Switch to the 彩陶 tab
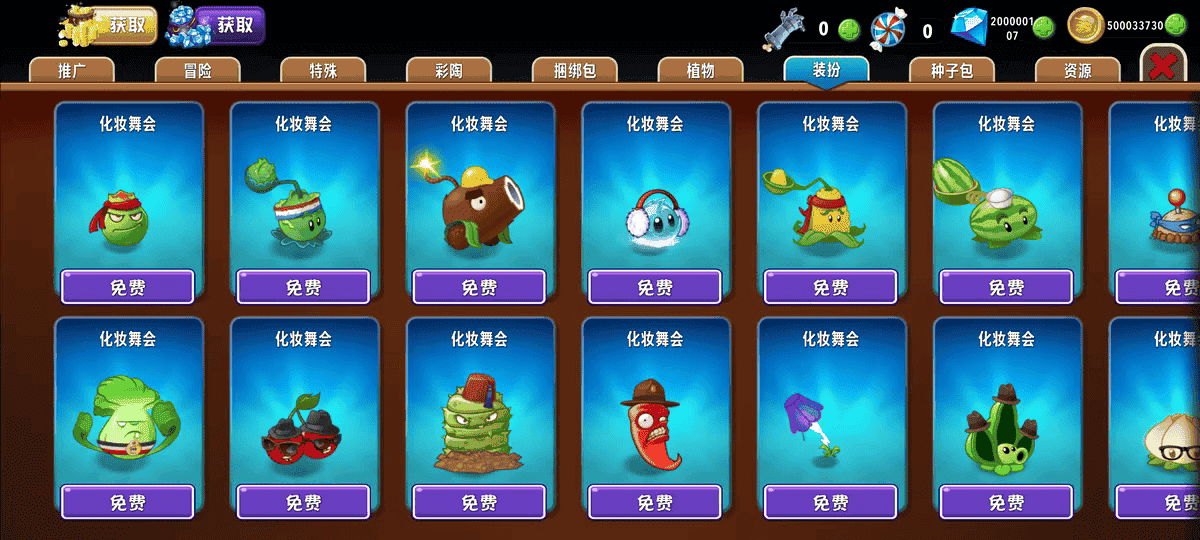The image size is (1200, 540). click(449, 70)
